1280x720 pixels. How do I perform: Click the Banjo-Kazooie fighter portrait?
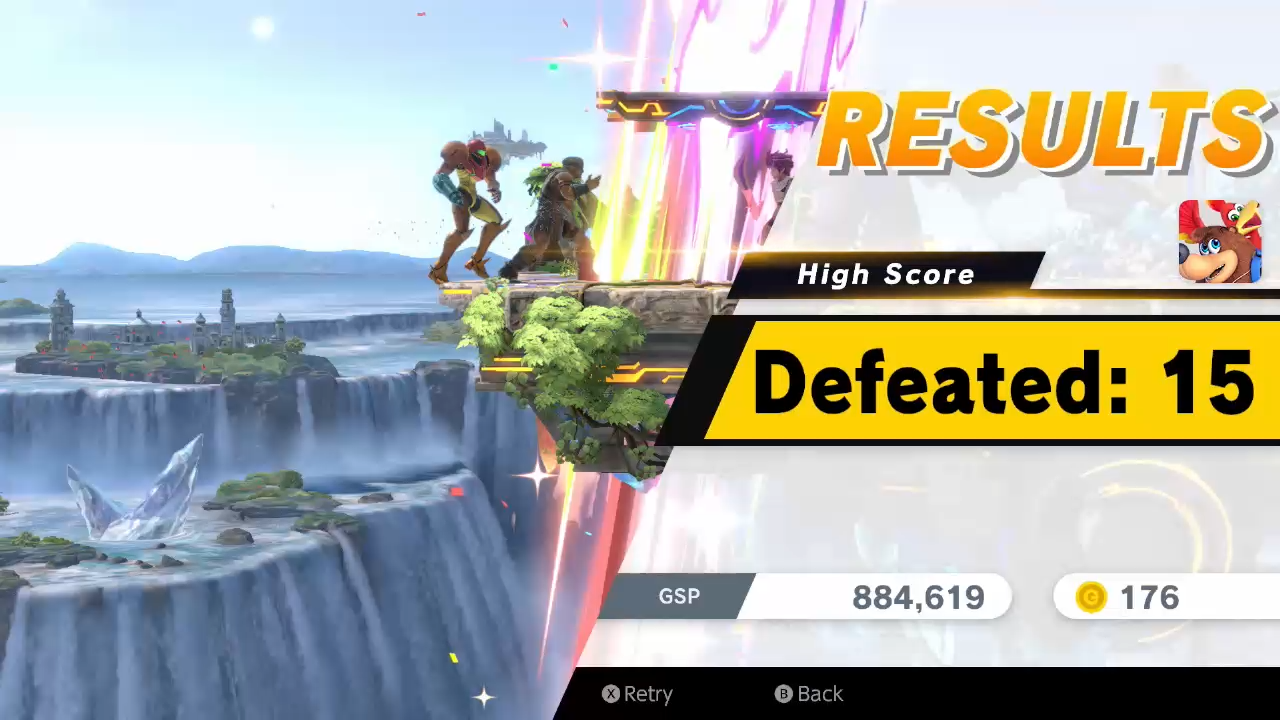click(x=1219, y=241)
